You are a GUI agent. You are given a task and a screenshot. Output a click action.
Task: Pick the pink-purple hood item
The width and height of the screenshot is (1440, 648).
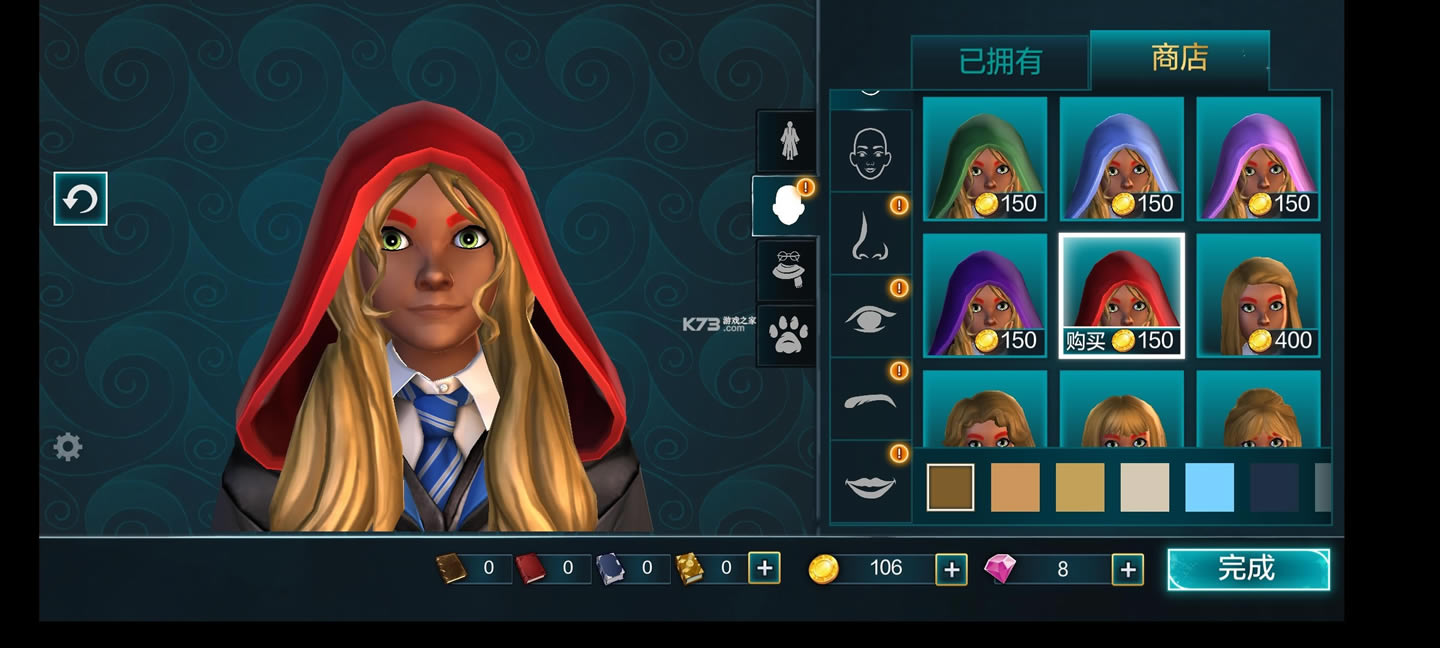pyautogui.click(x=1258, y=158)
